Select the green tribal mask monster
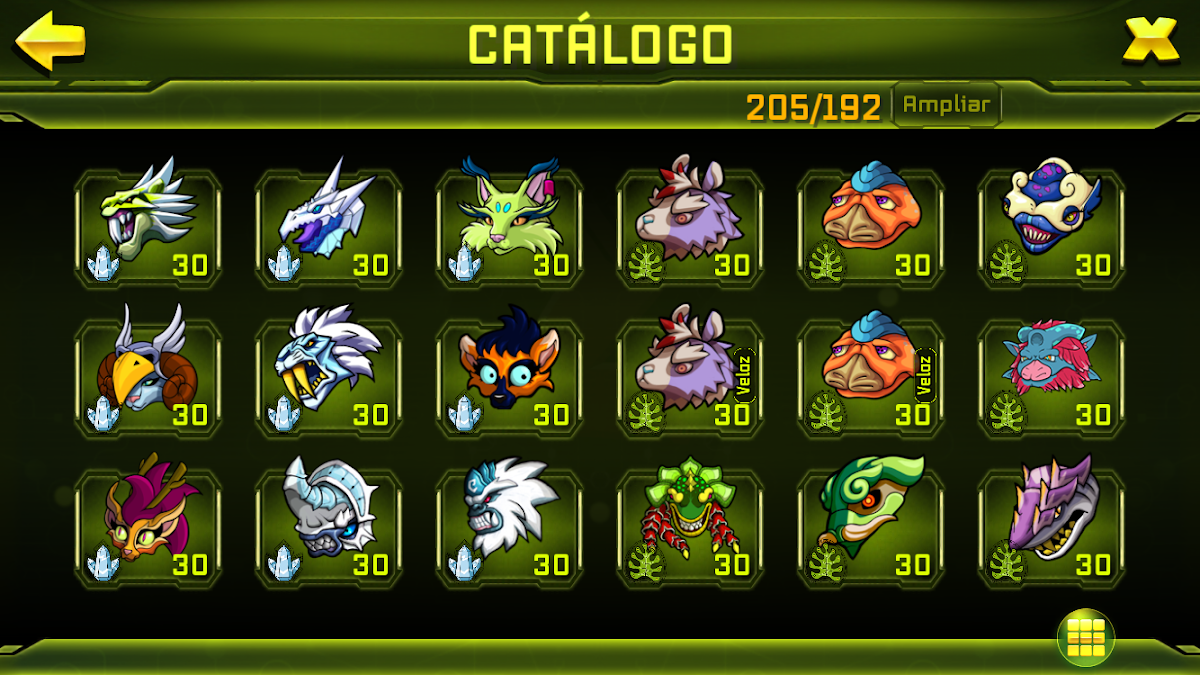The image size is (1200, 675). click(x=690, y=527)
